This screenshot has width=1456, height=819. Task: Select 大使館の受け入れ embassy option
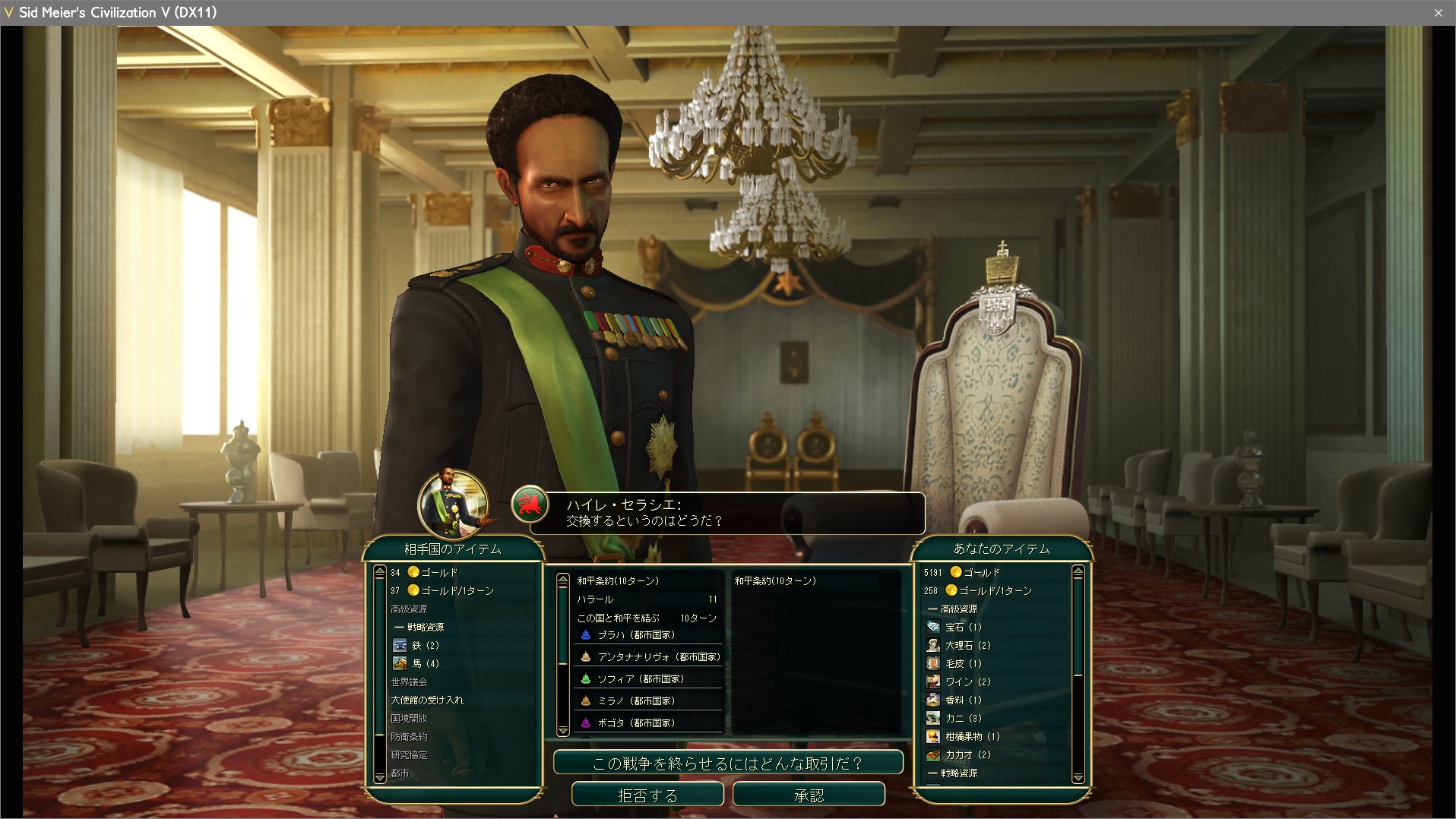(x=427, y=700)
